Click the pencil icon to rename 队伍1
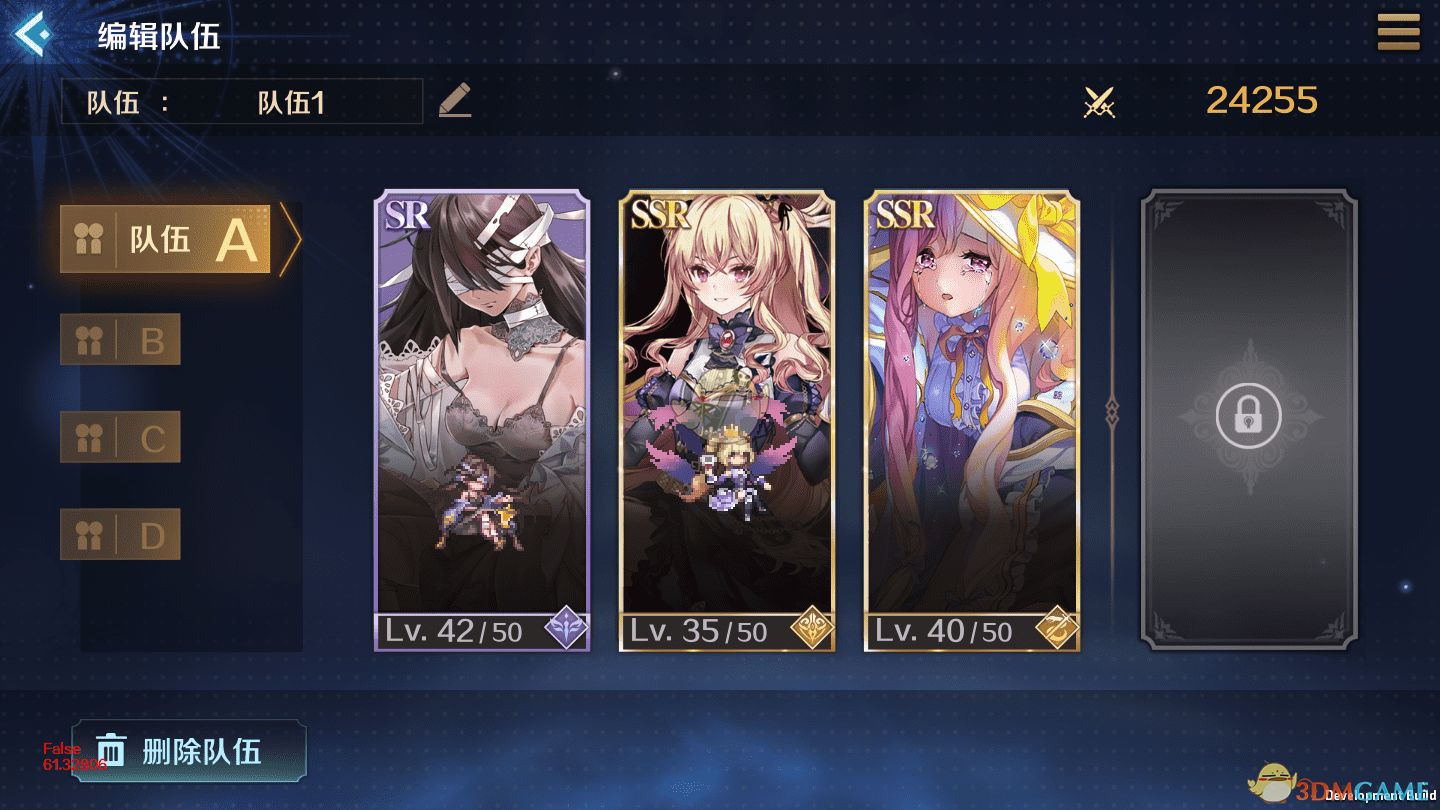The width and height of the screenshot is (1440, 810). point(455,101)
